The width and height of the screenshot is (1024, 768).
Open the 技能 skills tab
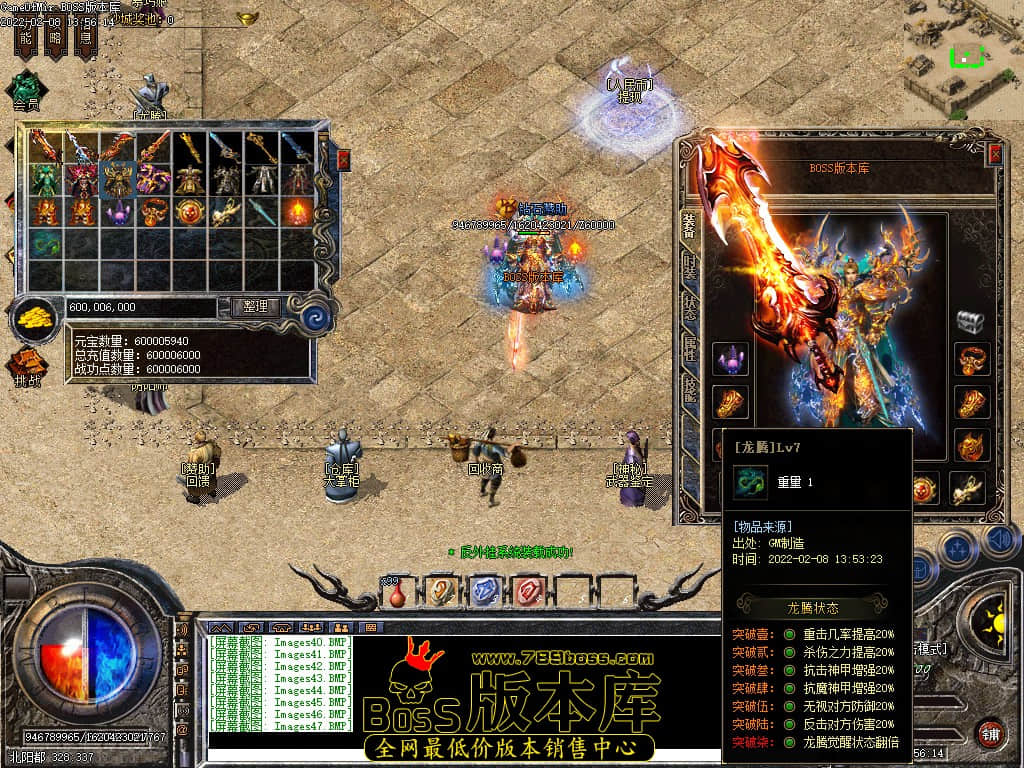pyautogui.click(x=689, y=388)
